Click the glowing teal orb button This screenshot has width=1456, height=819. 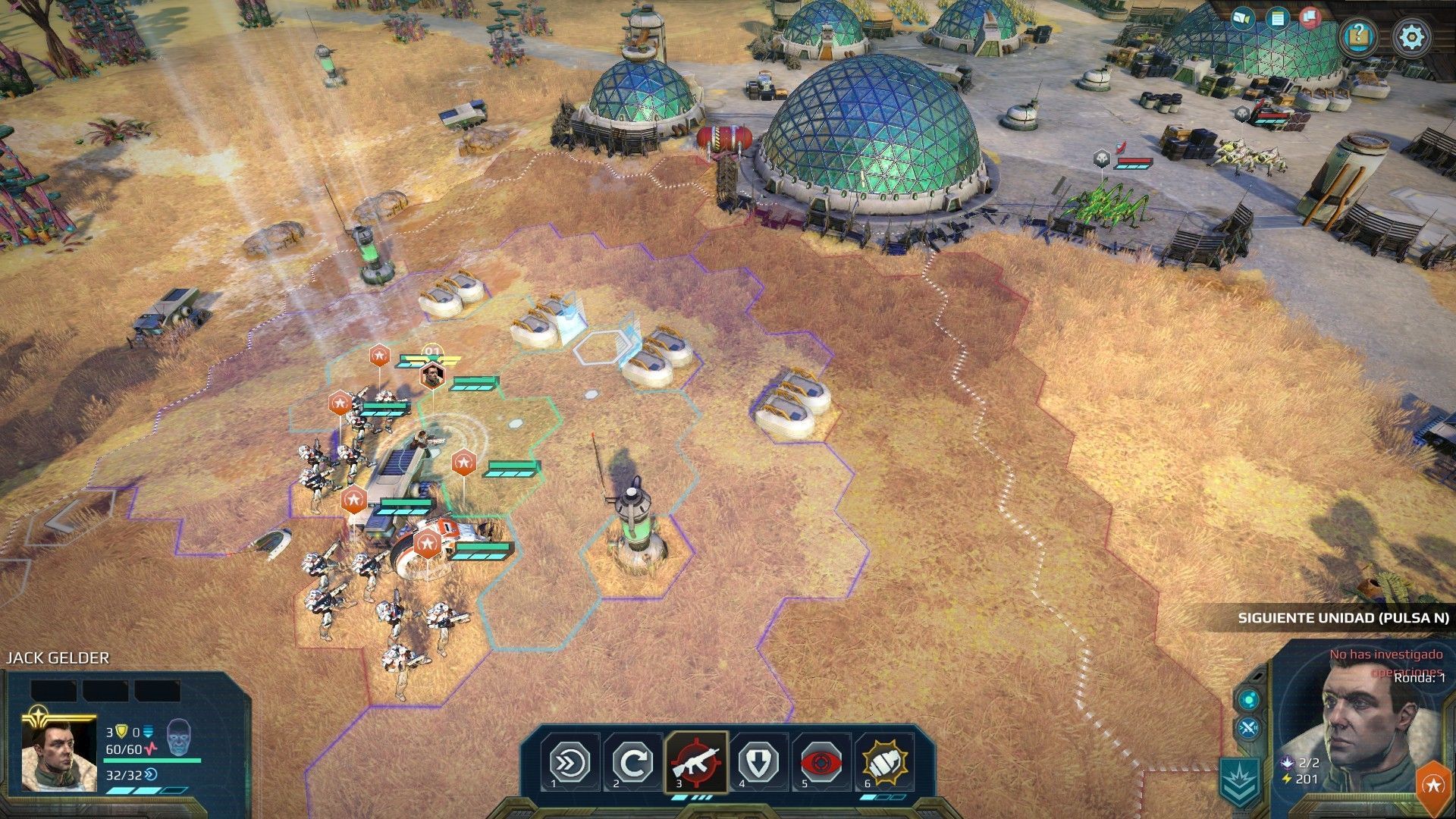click(x=1249, y=698)
